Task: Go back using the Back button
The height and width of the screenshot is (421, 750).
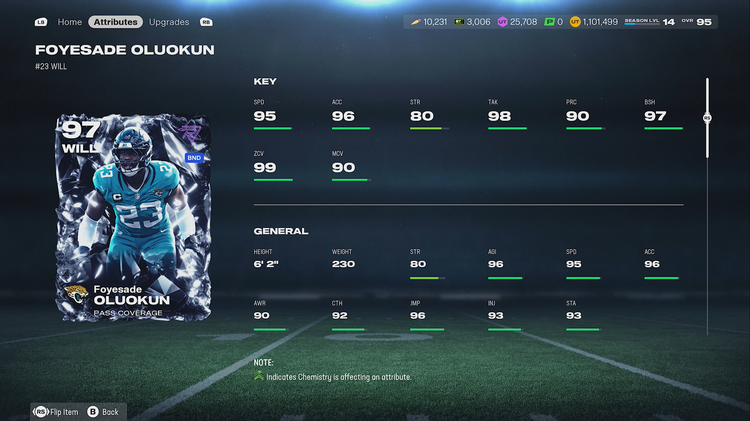Action: (x=103, y=411)
